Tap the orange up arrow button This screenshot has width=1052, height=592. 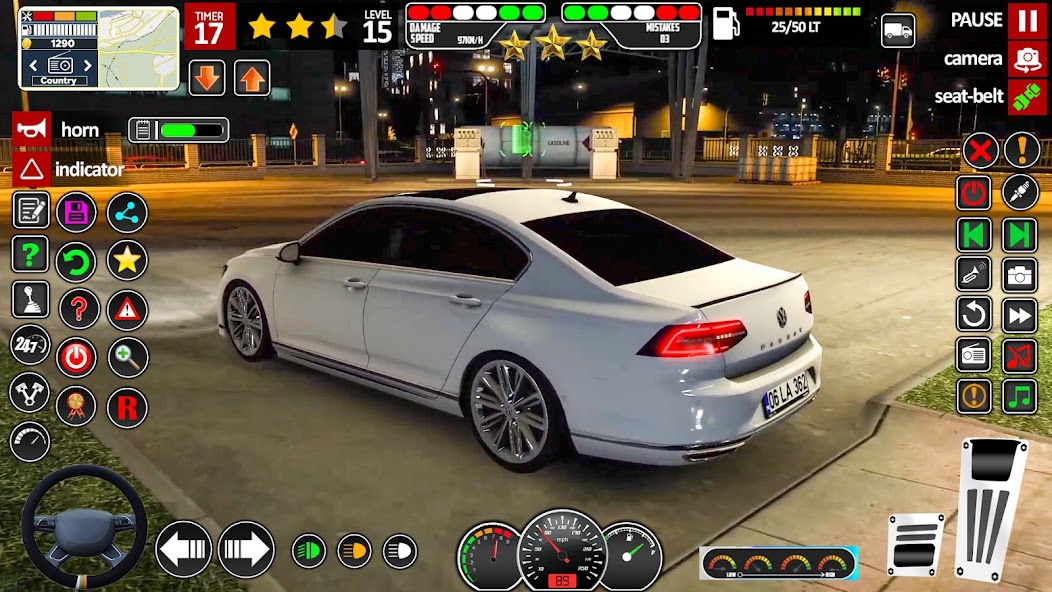click(252, 78)
